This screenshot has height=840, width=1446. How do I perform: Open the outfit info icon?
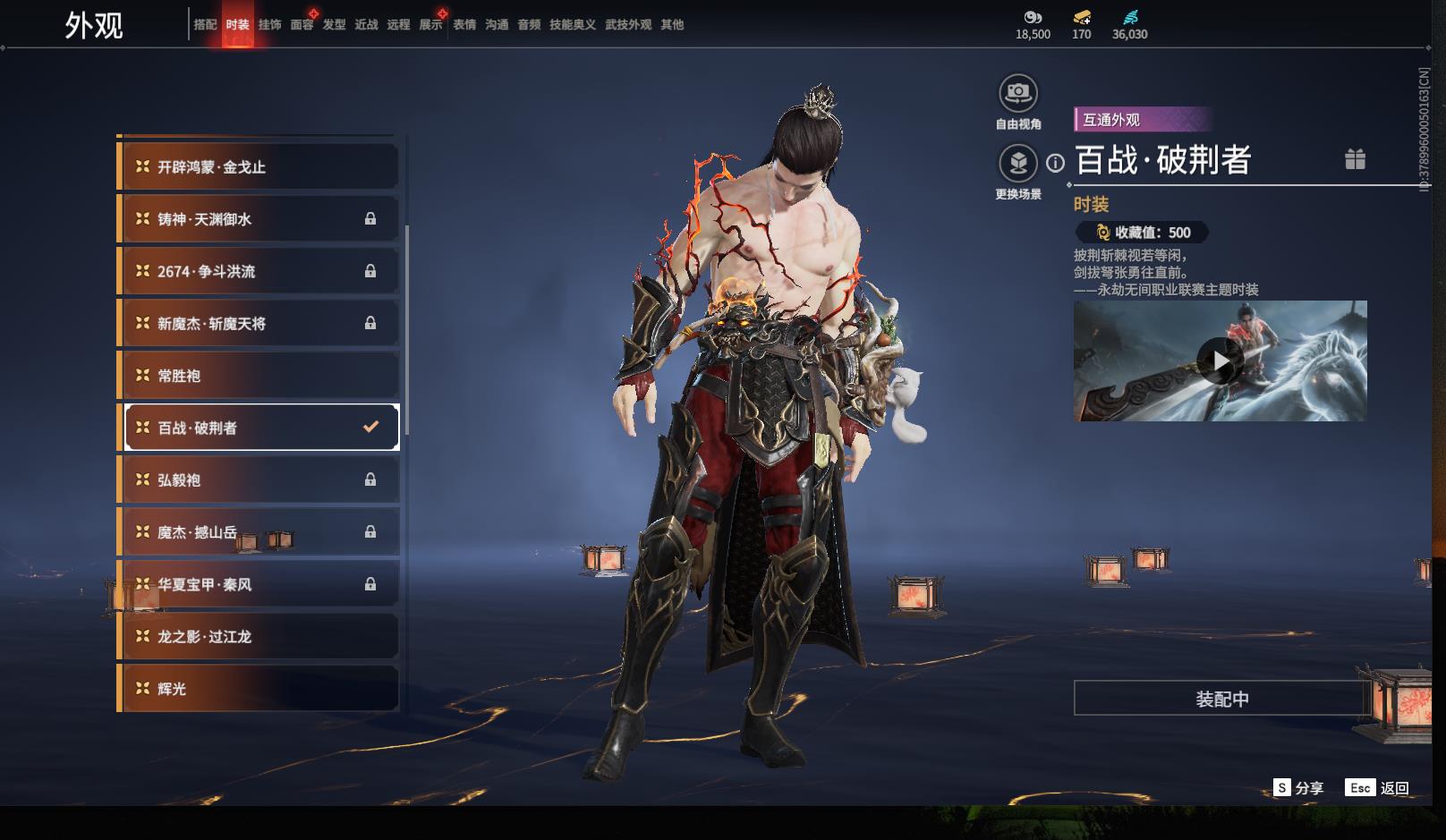point(1056,163)
